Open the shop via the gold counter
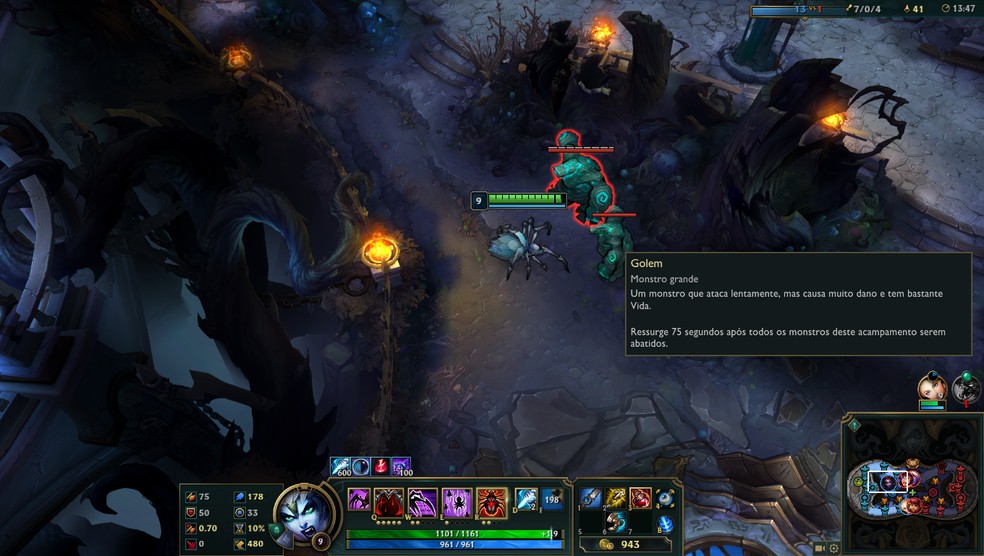 622,545
